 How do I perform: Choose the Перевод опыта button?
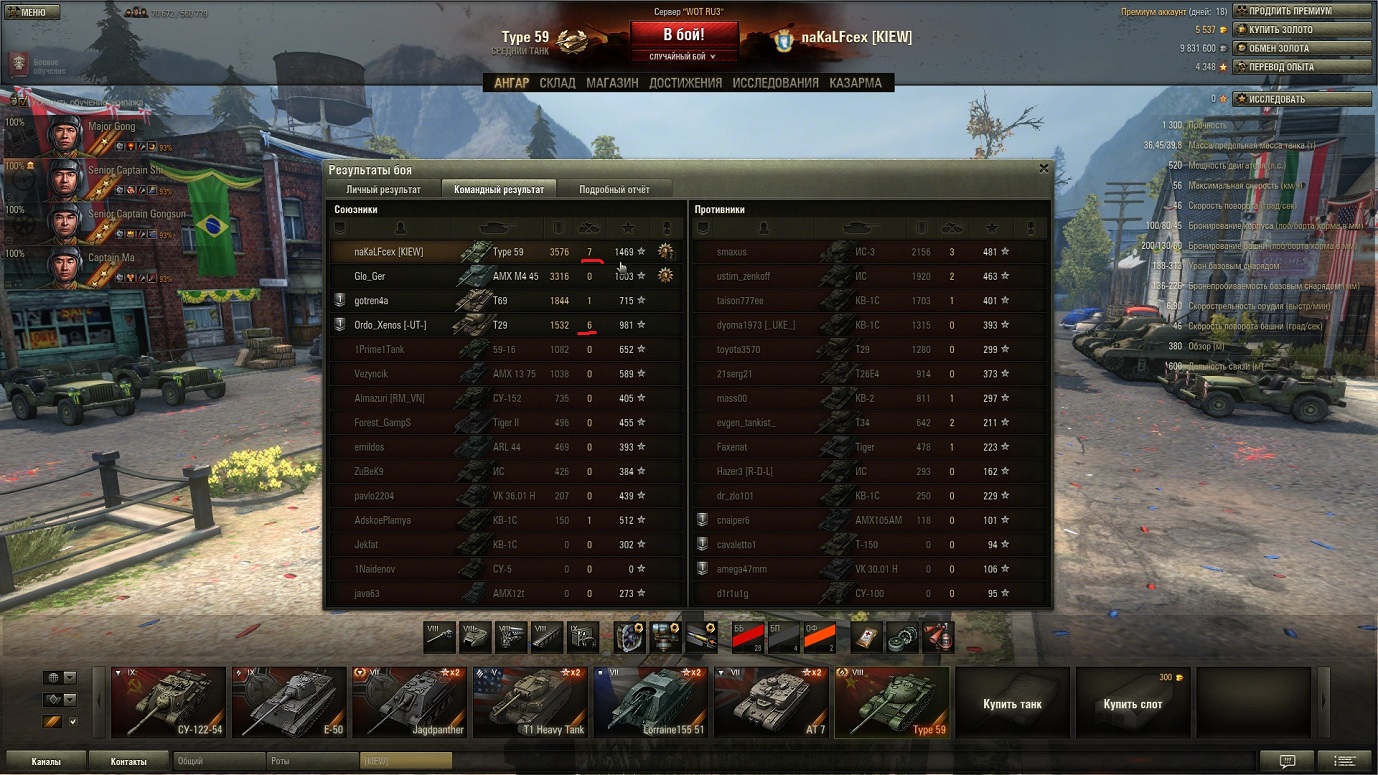1302,67
